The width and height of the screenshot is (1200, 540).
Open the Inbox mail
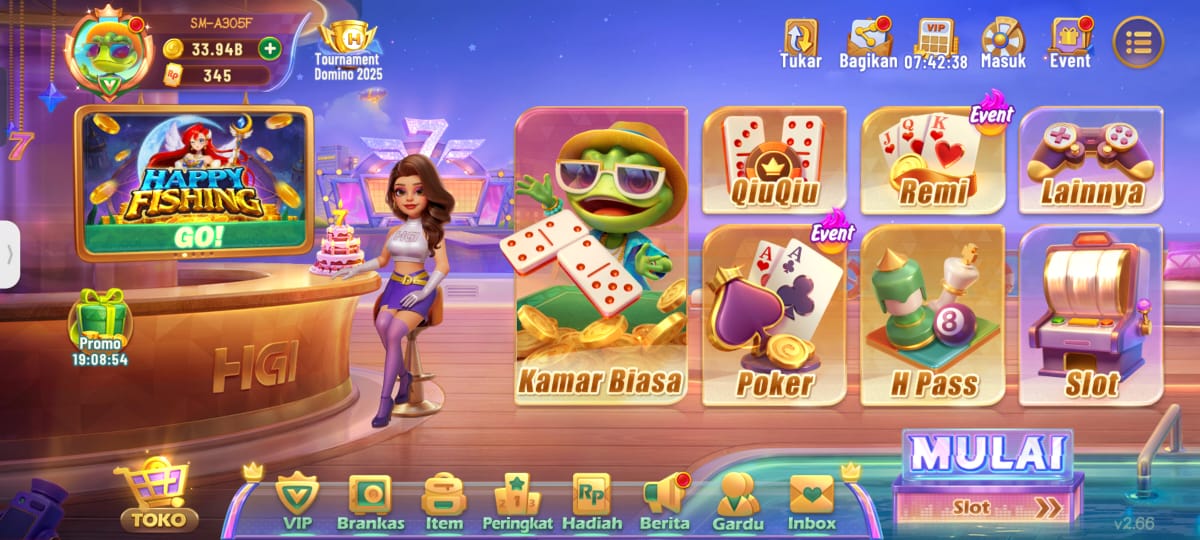click(811, 502)
